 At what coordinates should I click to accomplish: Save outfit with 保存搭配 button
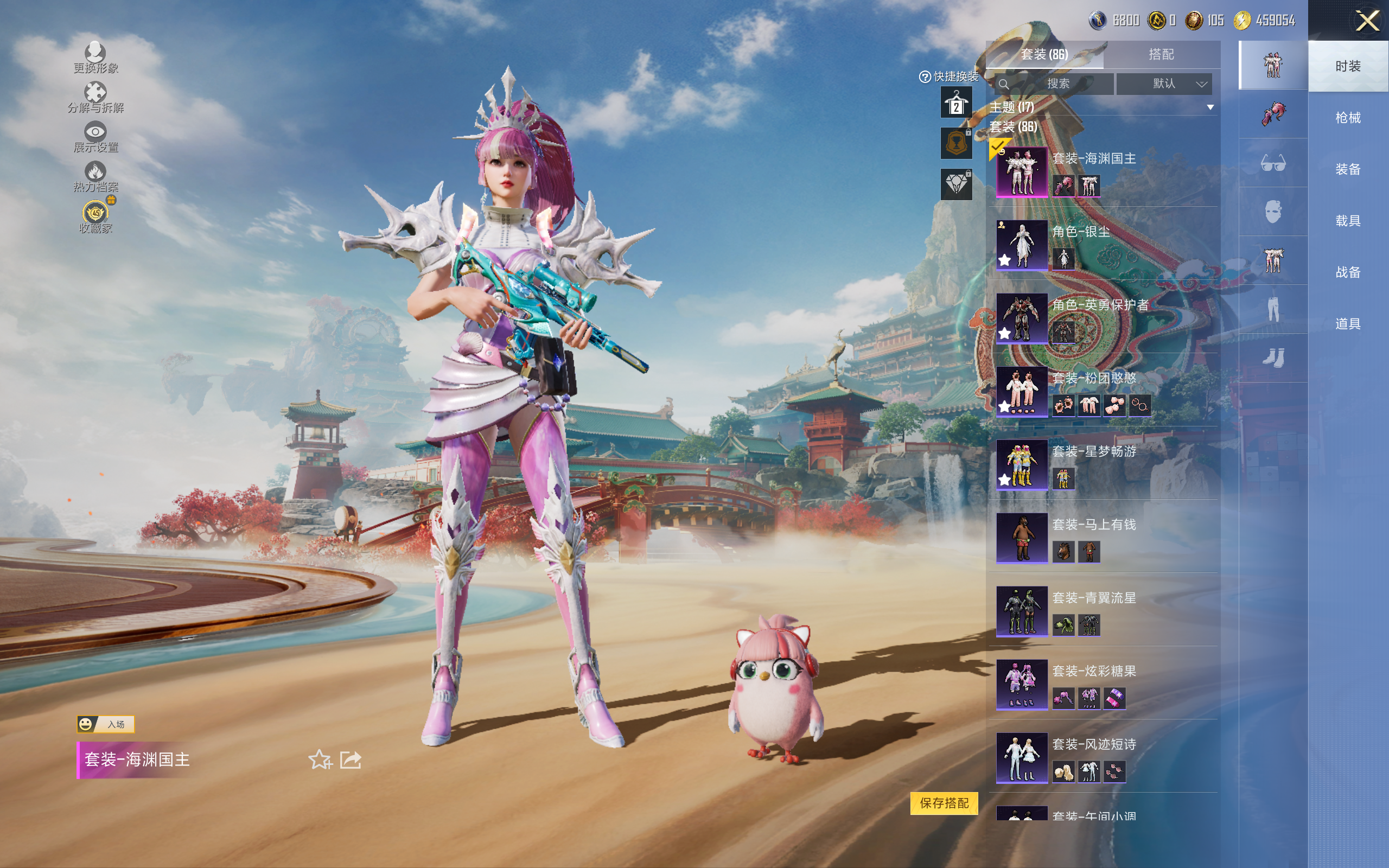(944, 802)
